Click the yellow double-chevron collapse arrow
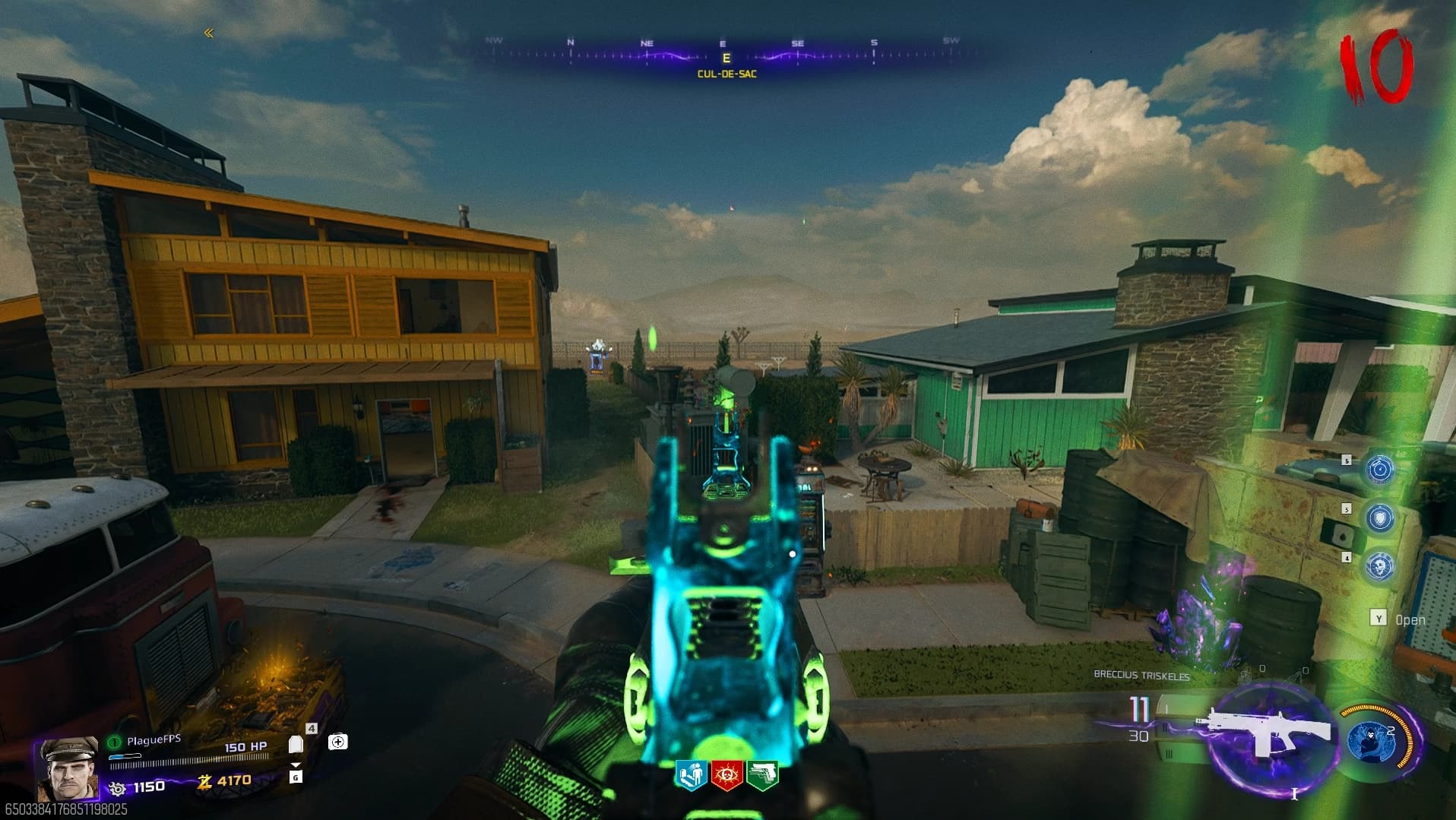Viewport: 1456px width, 820px height. tap(209, 33)
